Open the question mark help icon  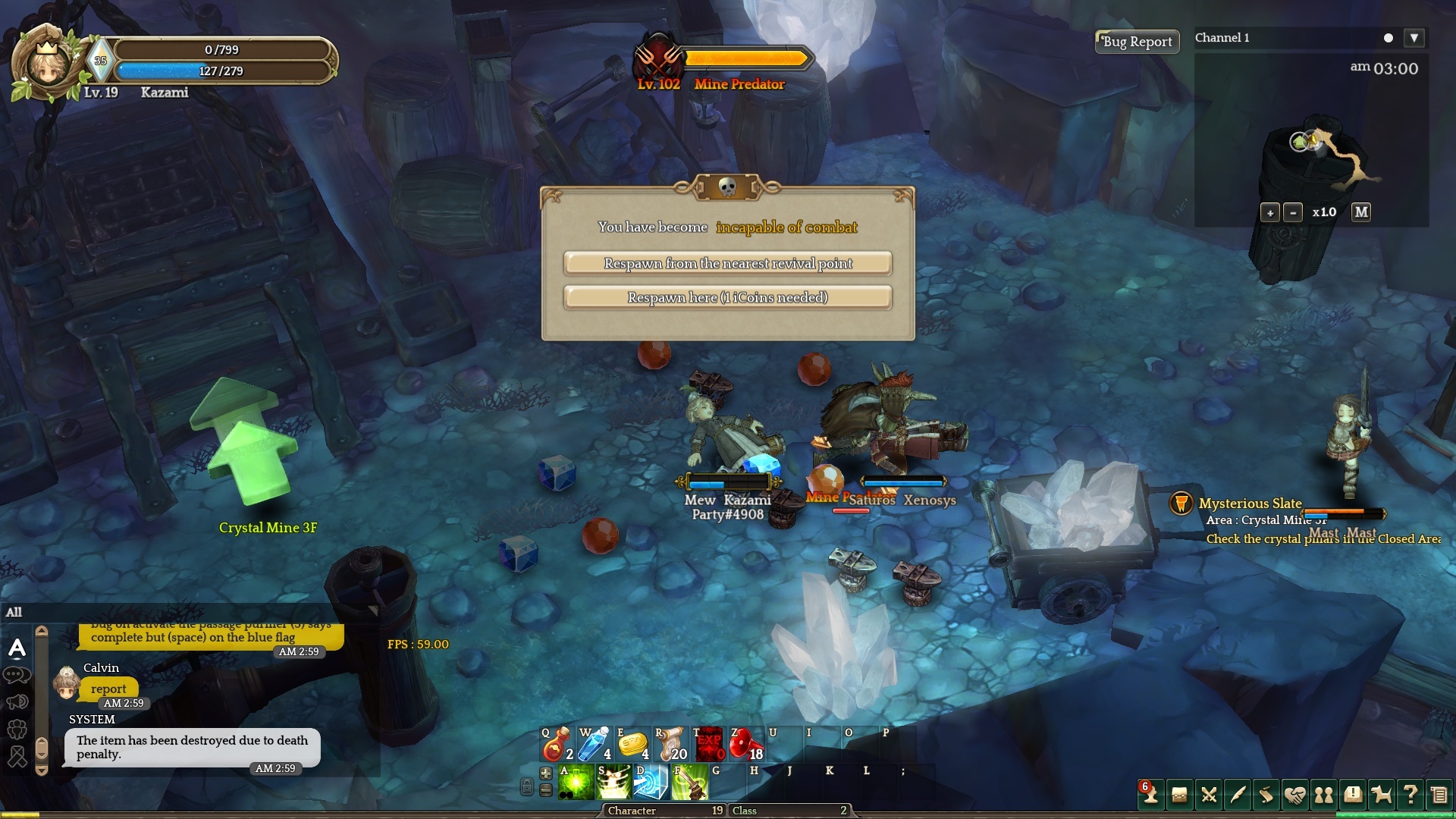click(x=1410, y=795)
